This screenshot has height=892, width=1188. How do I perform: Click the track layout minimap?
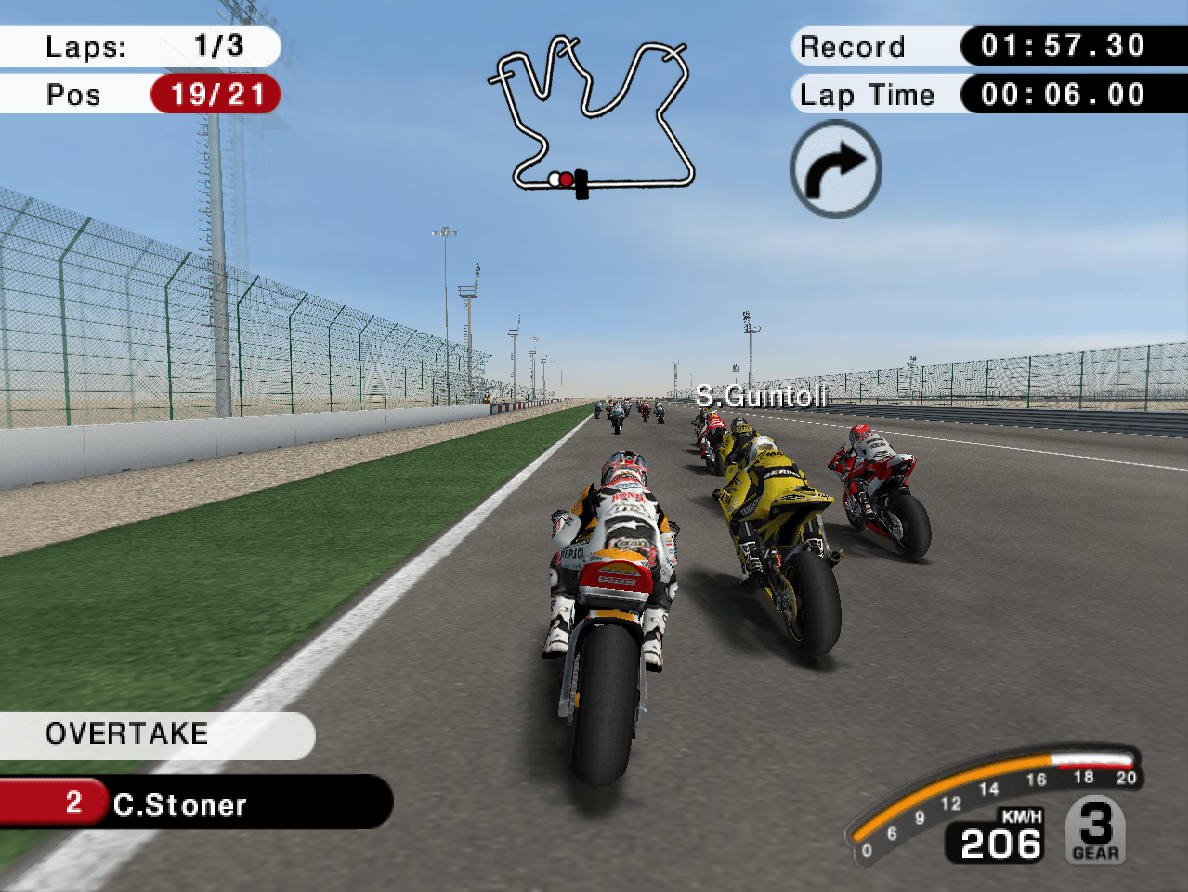pos(592,115)
